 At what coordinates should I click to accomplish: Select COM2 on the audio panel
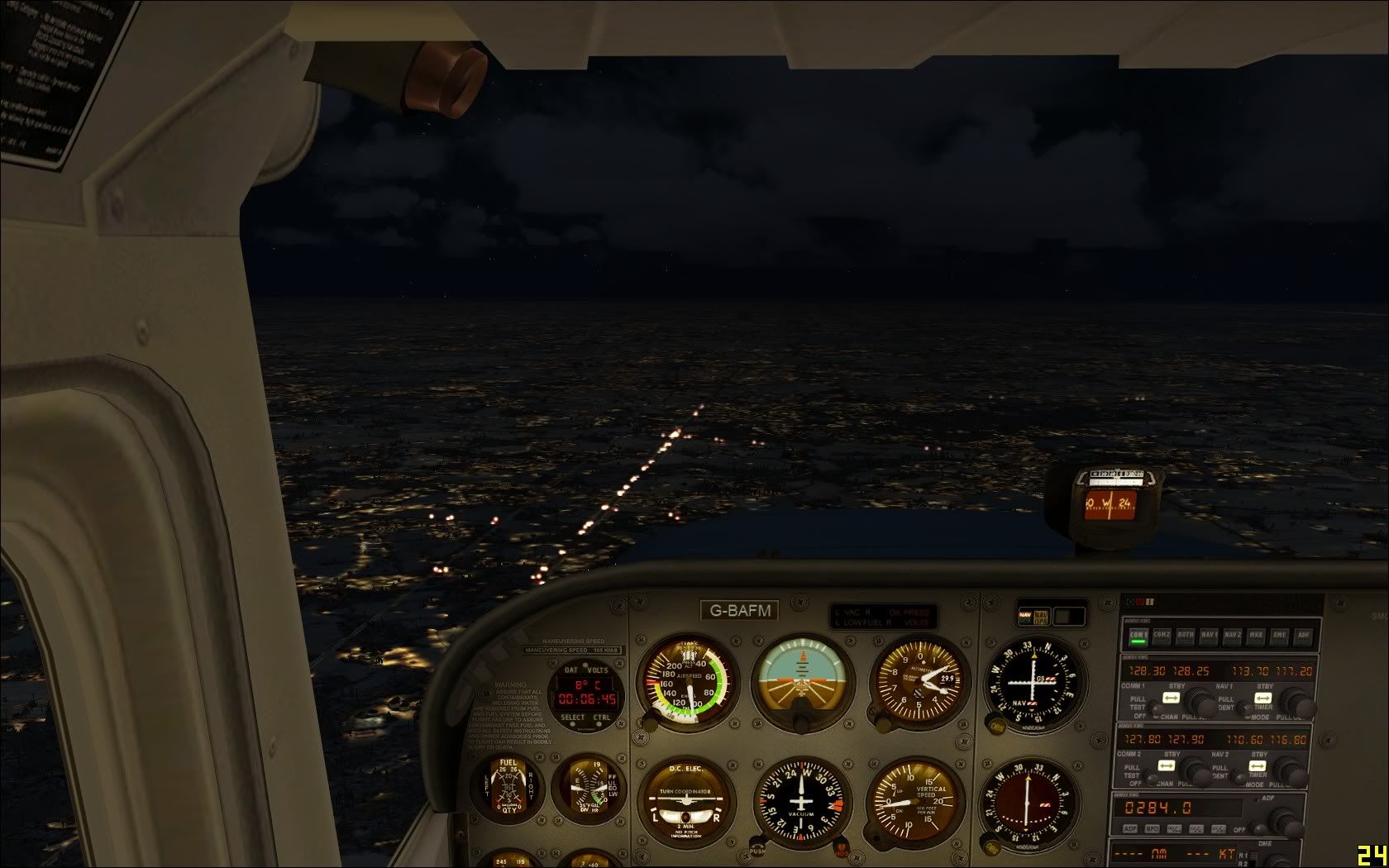coord(1162,636)
